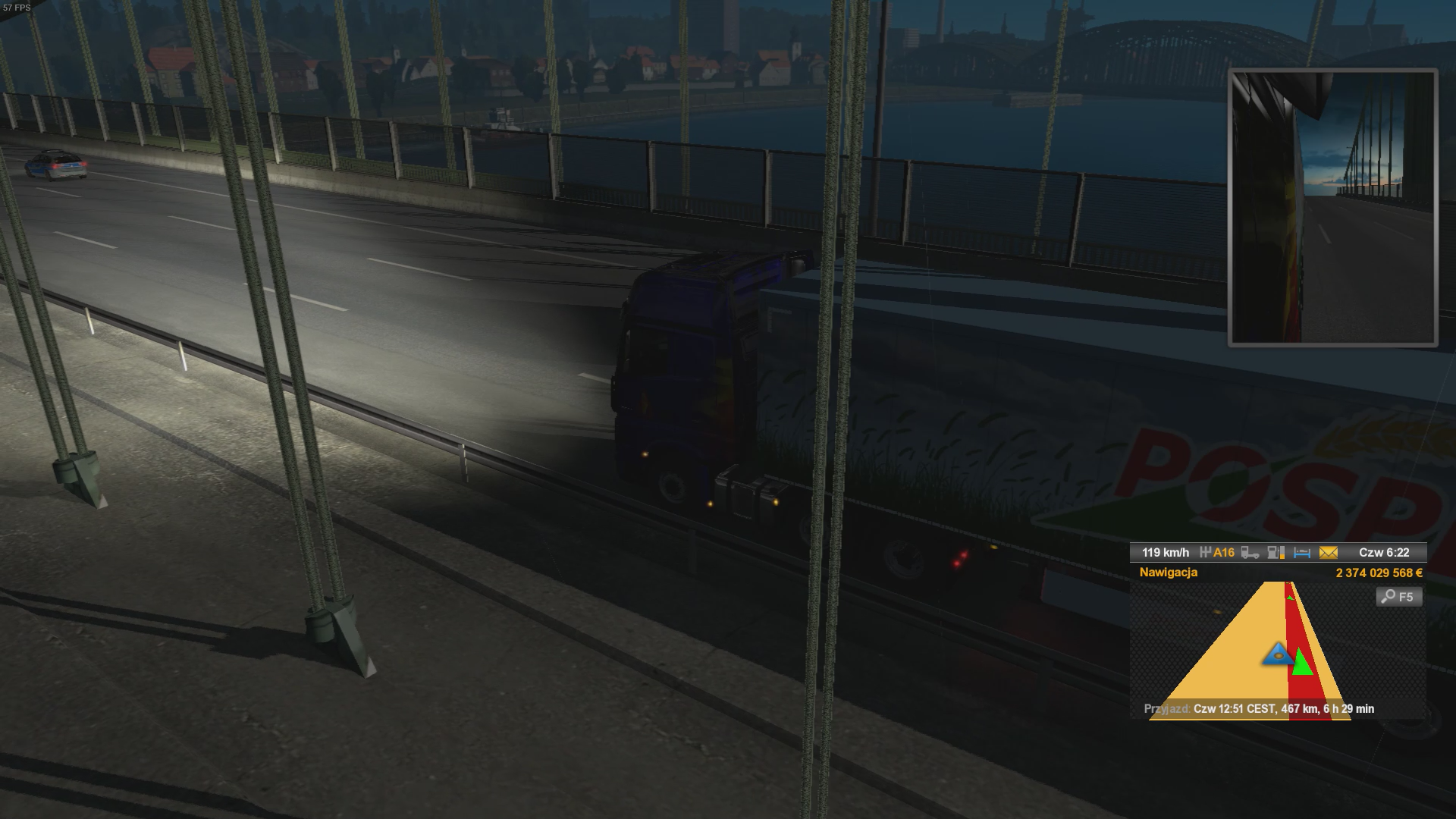1456x819 pixels.
Task: Click the virtual side mirror view
Action: click(1332, 208)
